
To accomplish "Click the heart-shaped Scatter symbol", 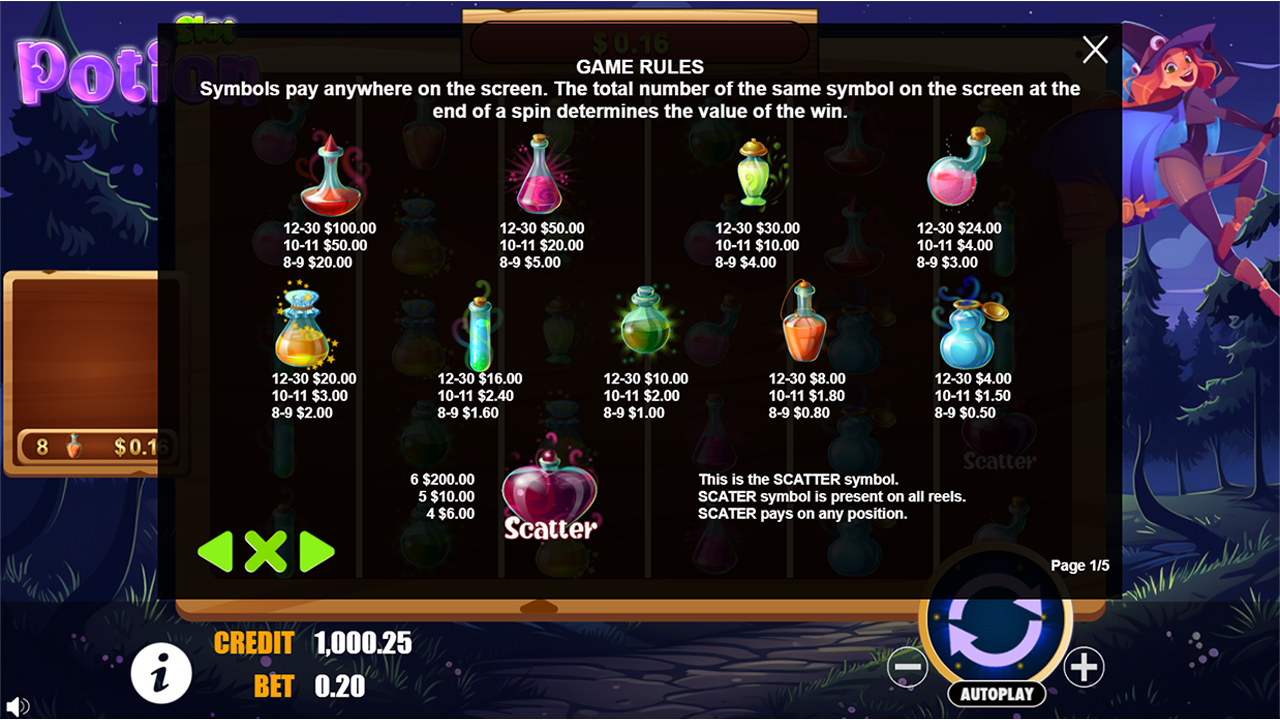I will click(x=550, y=490).
